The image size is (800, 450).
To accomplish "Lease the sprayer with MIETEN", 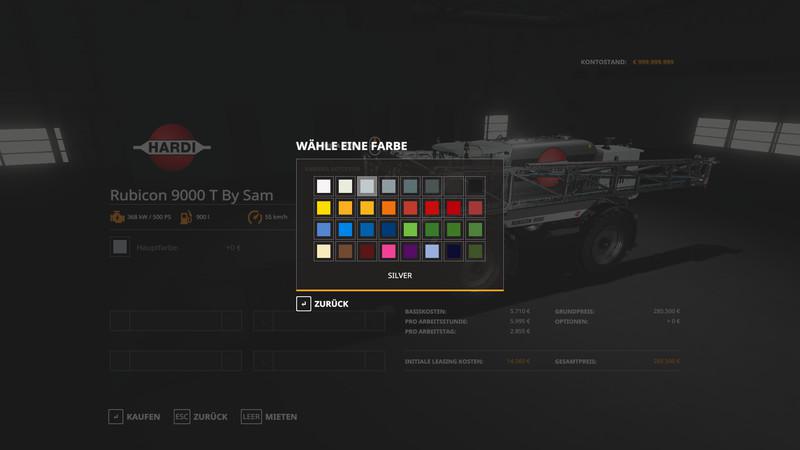I will coord(270,416).
